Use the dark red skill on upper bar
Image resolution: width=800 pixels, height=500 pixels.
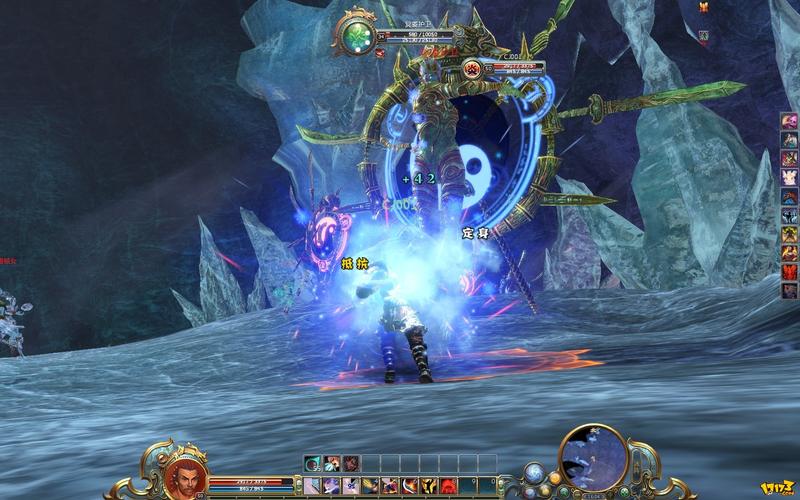click(x=350, y=463)
